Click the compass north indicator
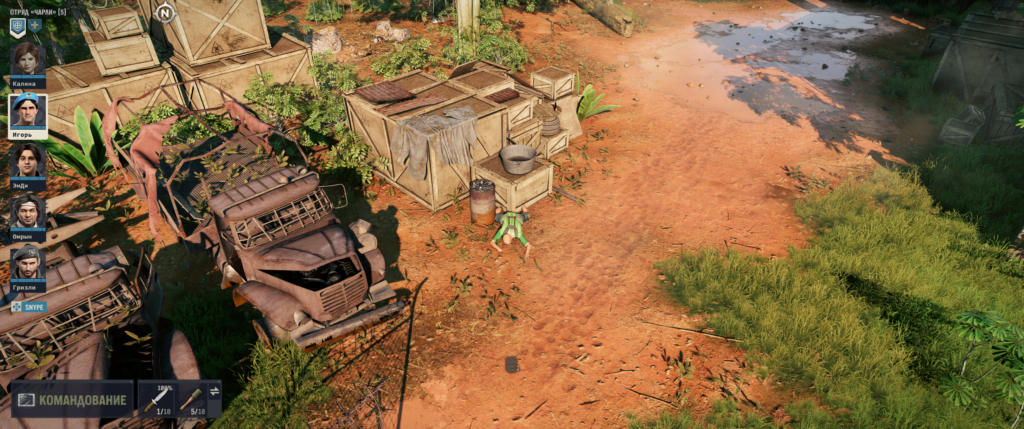 click(165, 13)
